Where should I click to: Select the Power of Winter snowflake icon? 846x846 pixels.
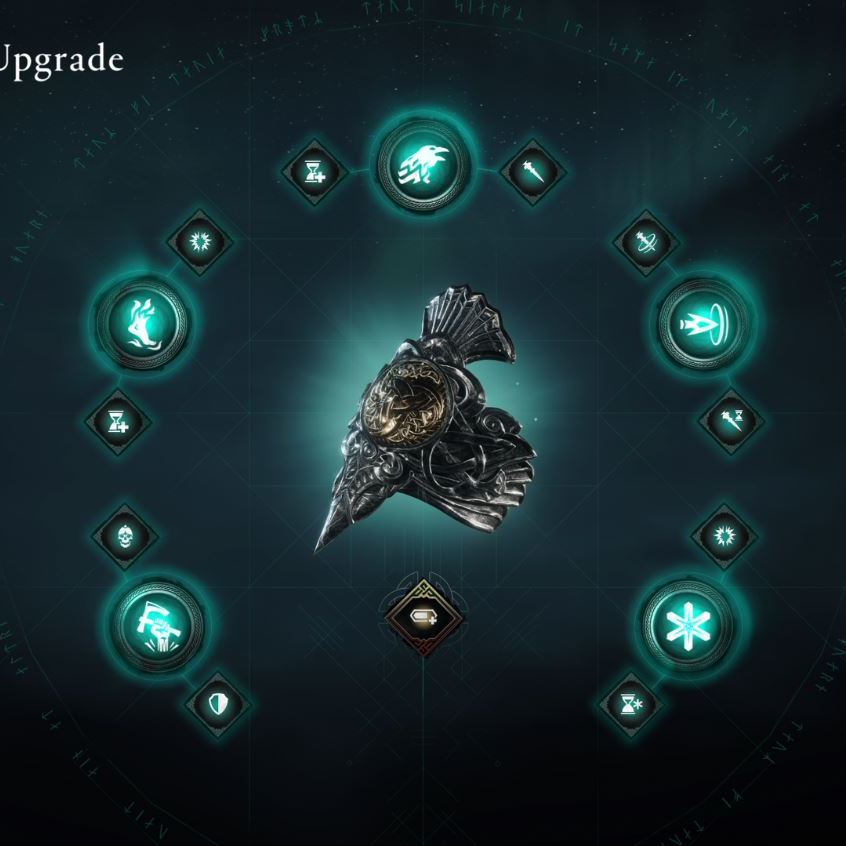[x=688, y=625]
